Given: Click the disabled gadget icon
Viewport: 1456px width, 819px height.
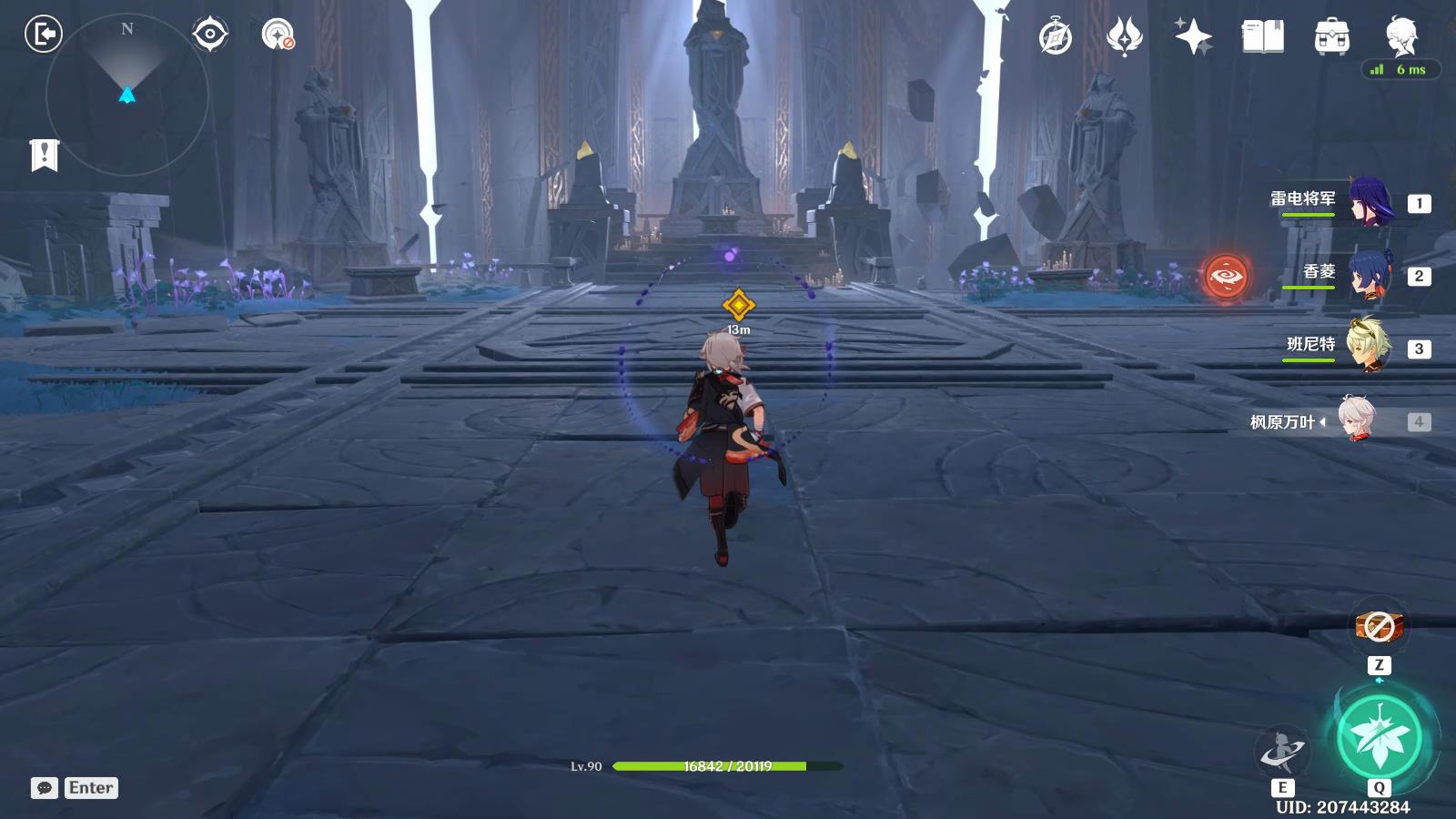Looking at the screenshot, I should click(x=1379, y=627).
